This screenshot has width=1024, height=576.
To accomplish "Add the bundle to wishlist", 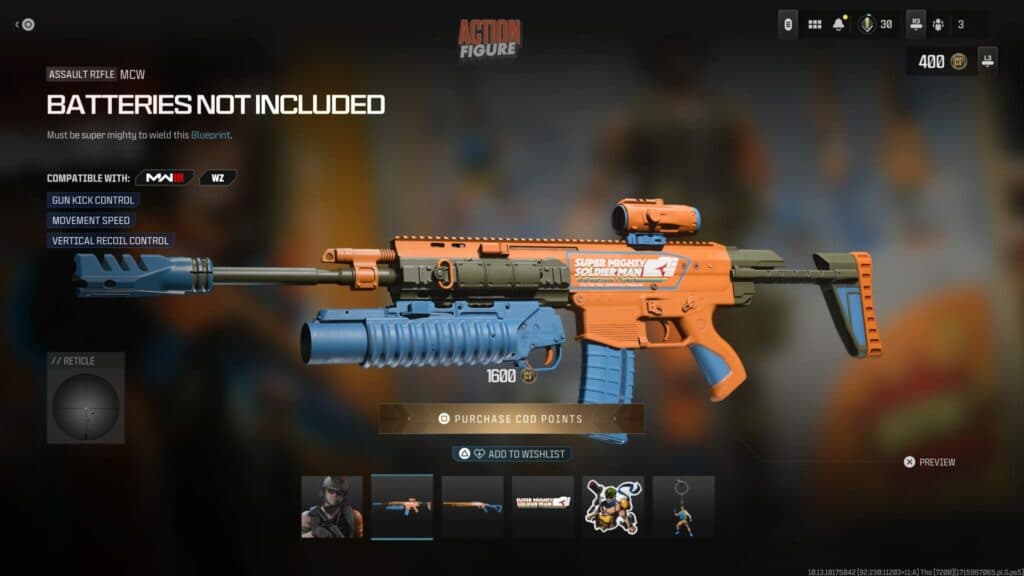I will pos(511,454).
